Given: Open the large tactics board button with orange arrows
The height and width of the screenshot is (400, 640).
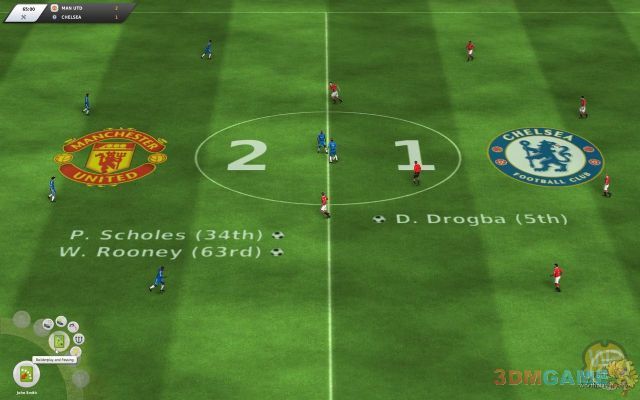Looking at the screenshot, I should [26, 373].
